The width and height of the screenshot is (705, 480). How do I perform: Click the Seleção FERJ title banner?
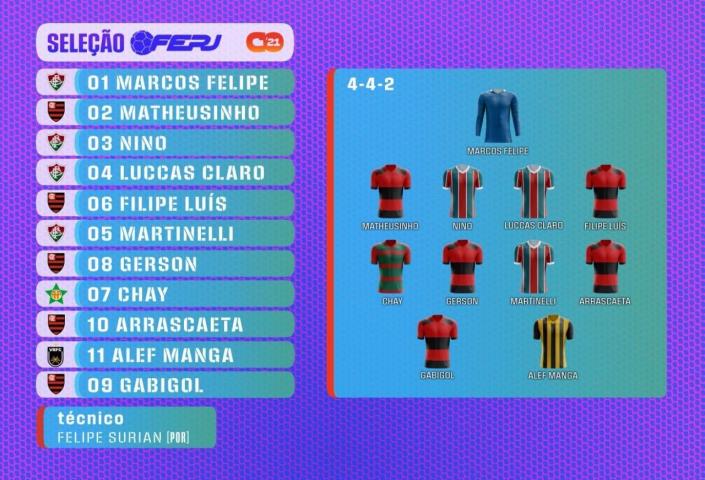click(166, 42)
